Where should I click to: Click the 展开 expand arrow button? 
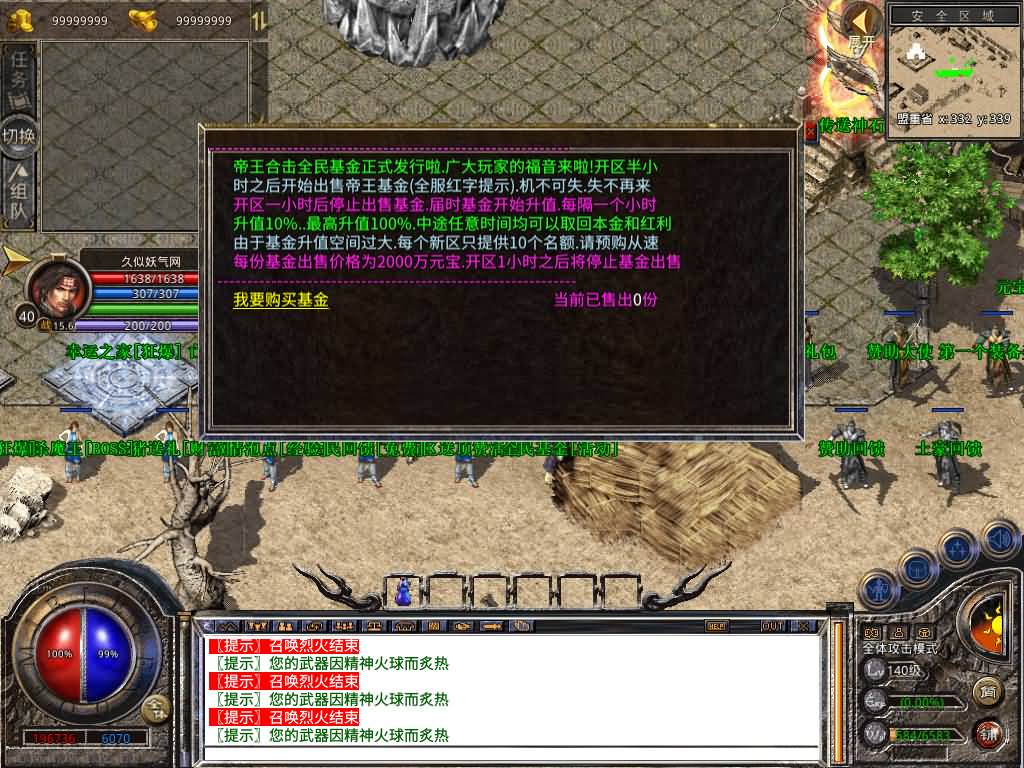(861, 22)
